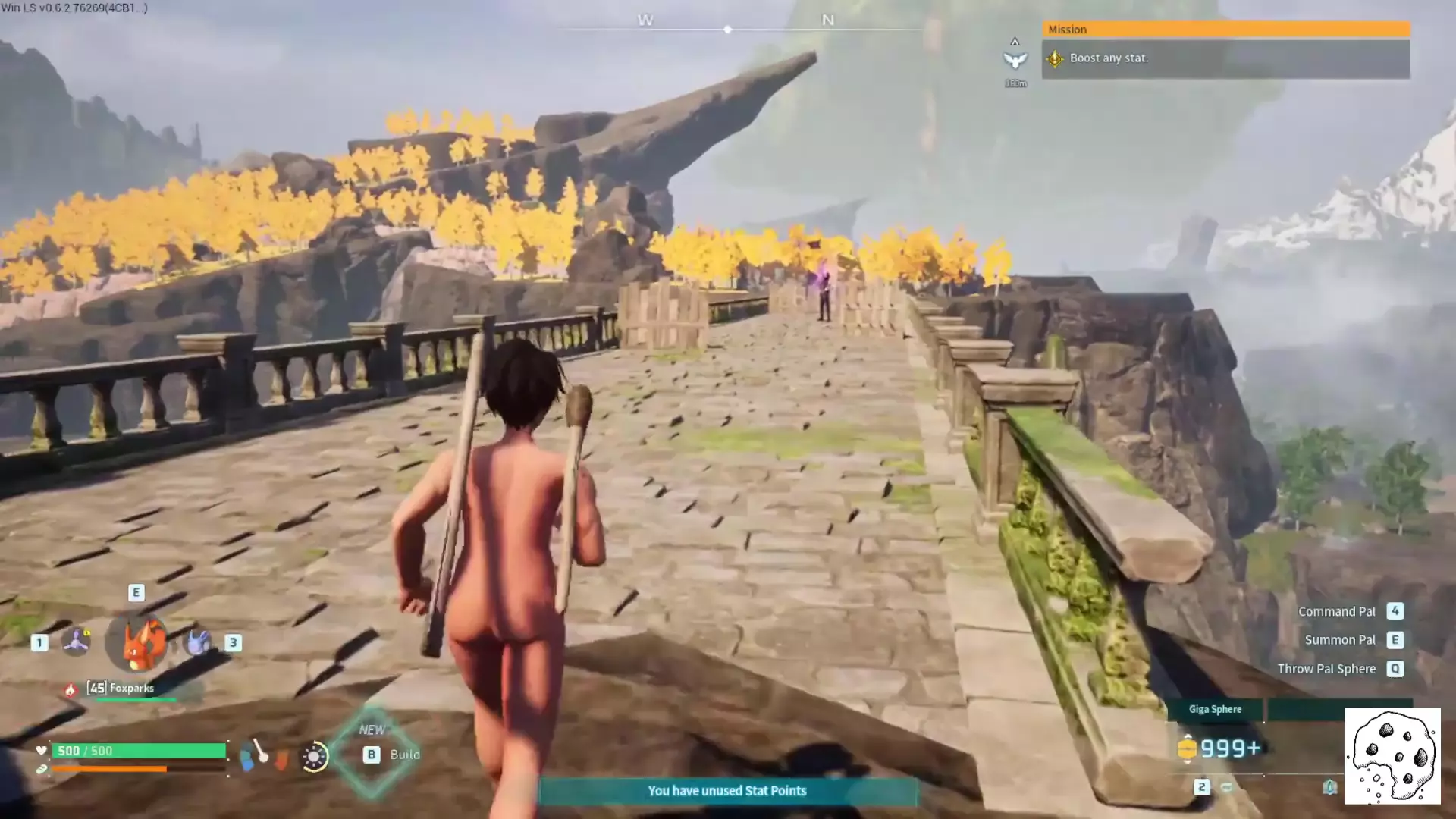Image resolution: width=1456 pixels, height=819 pixels.
Task: Click the sun time-of-day dial icon
Action: coord(314,756)
